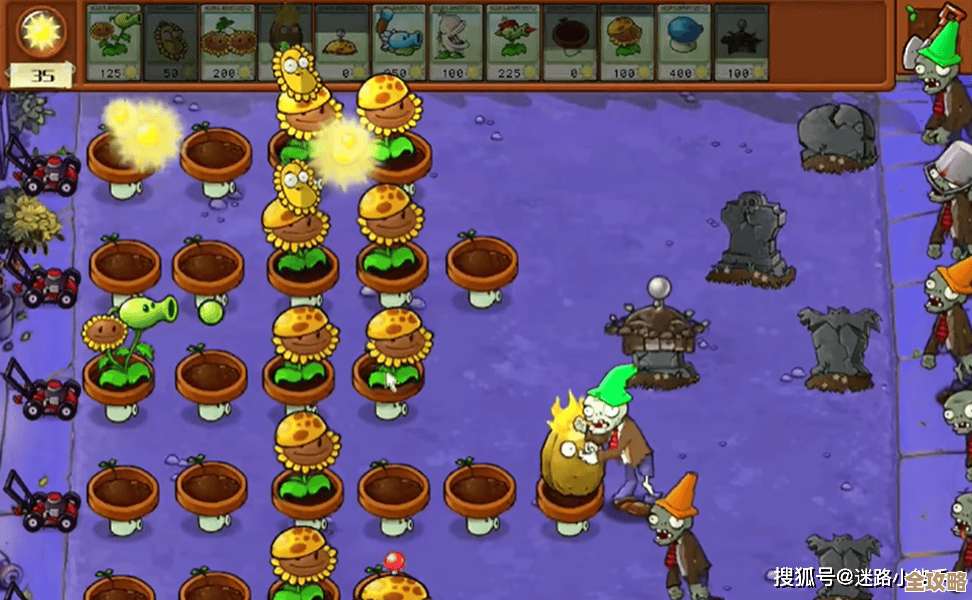Choose the blue snow pea seed packet
Viewport: 972px width, 600px height.
point(399,42)
